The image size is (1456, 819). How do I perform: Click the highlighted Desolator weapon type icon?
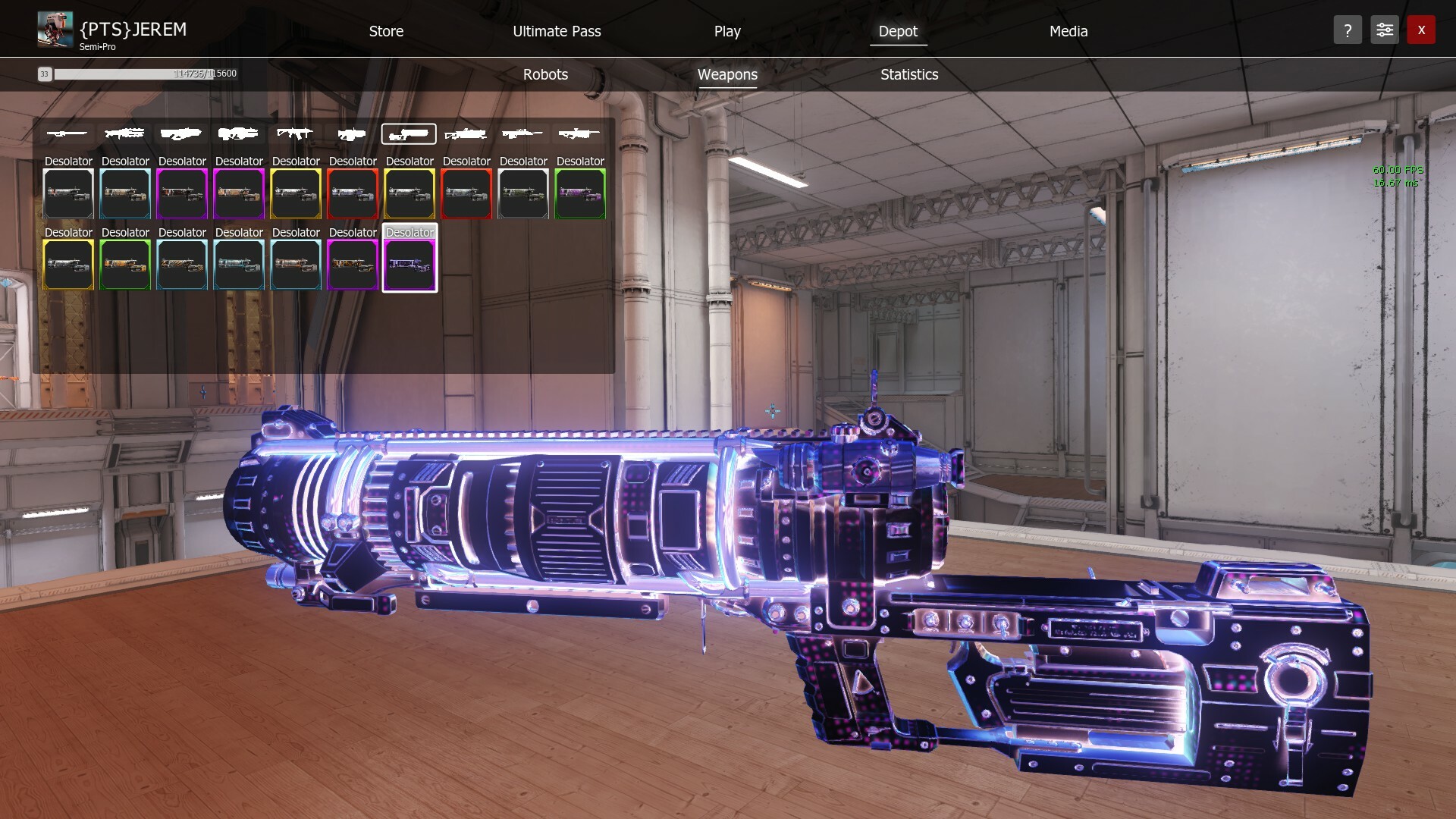(x=409, y=134)
